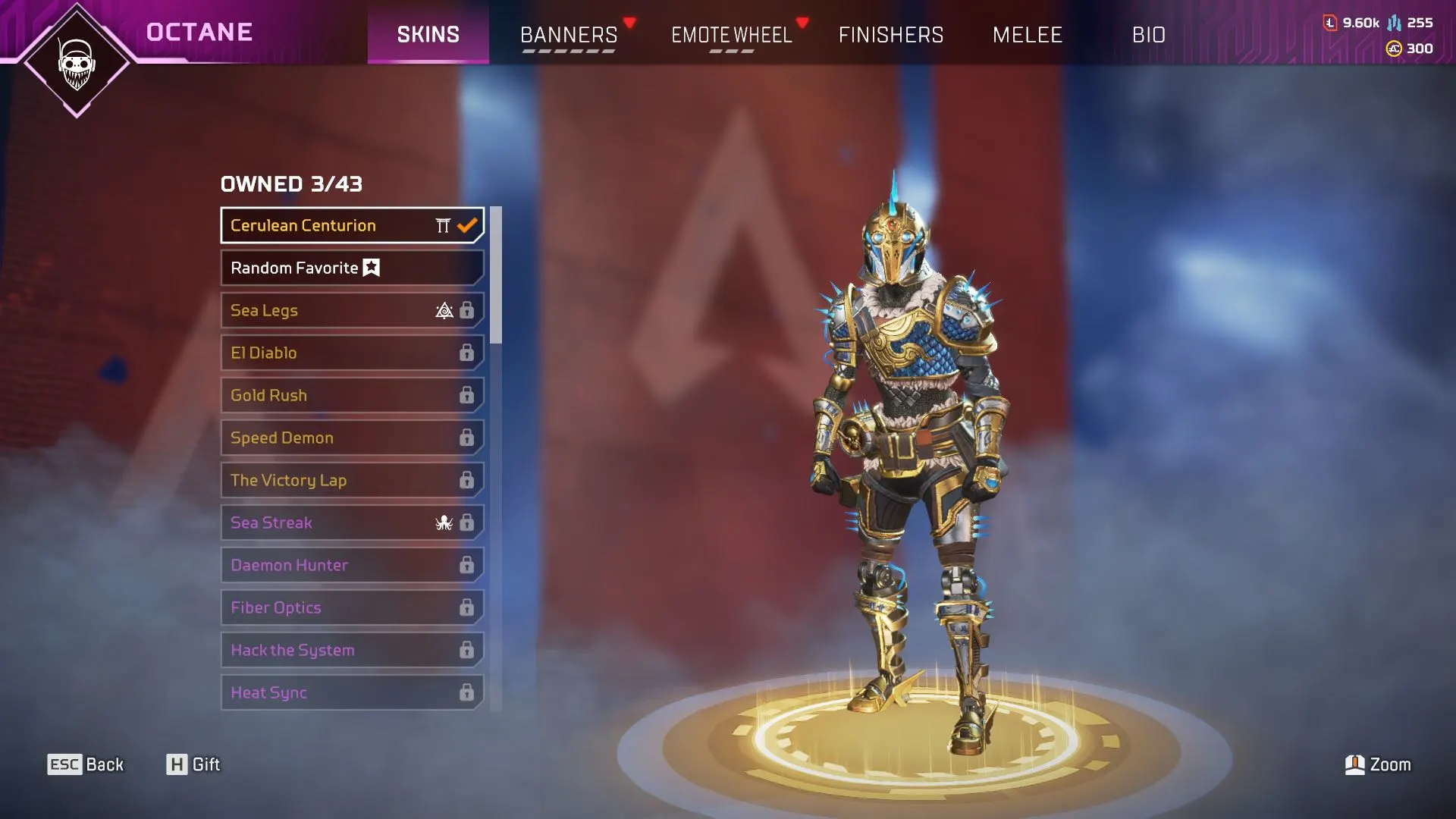Screen dimensions: 1456x819
Task: Select the Melee tab
Action: (1028, 35)
